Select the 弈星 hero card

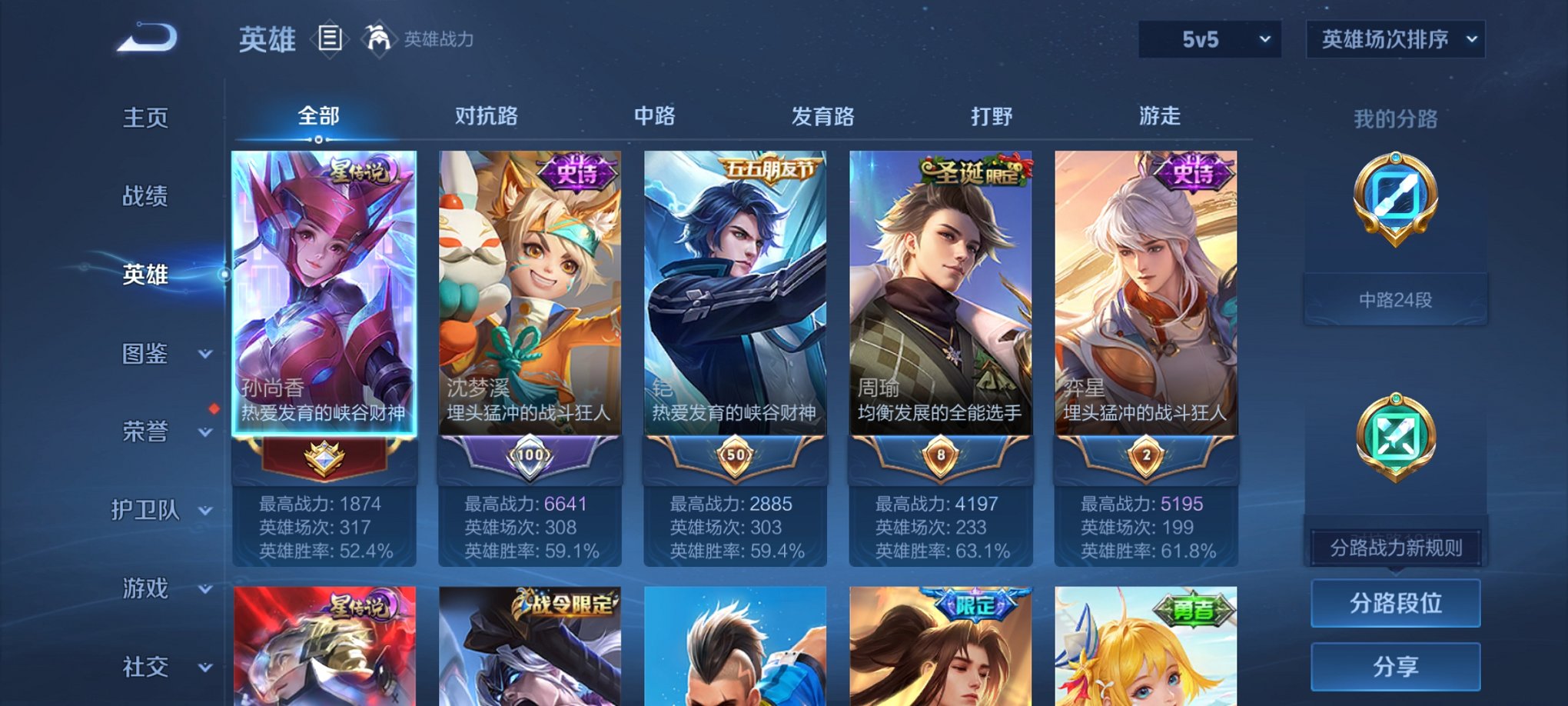pos(1145,308)
